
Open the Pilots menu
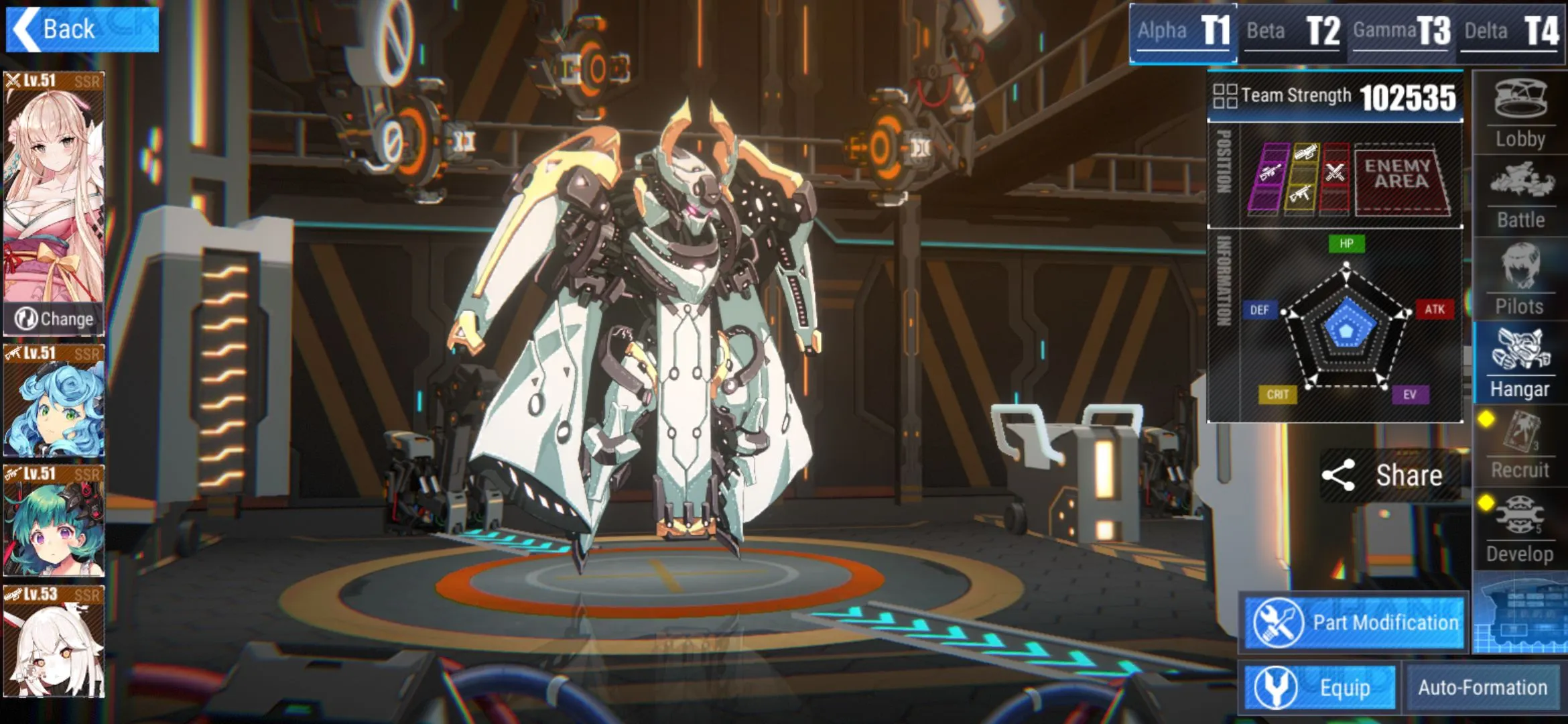(x=1520, y=280)
